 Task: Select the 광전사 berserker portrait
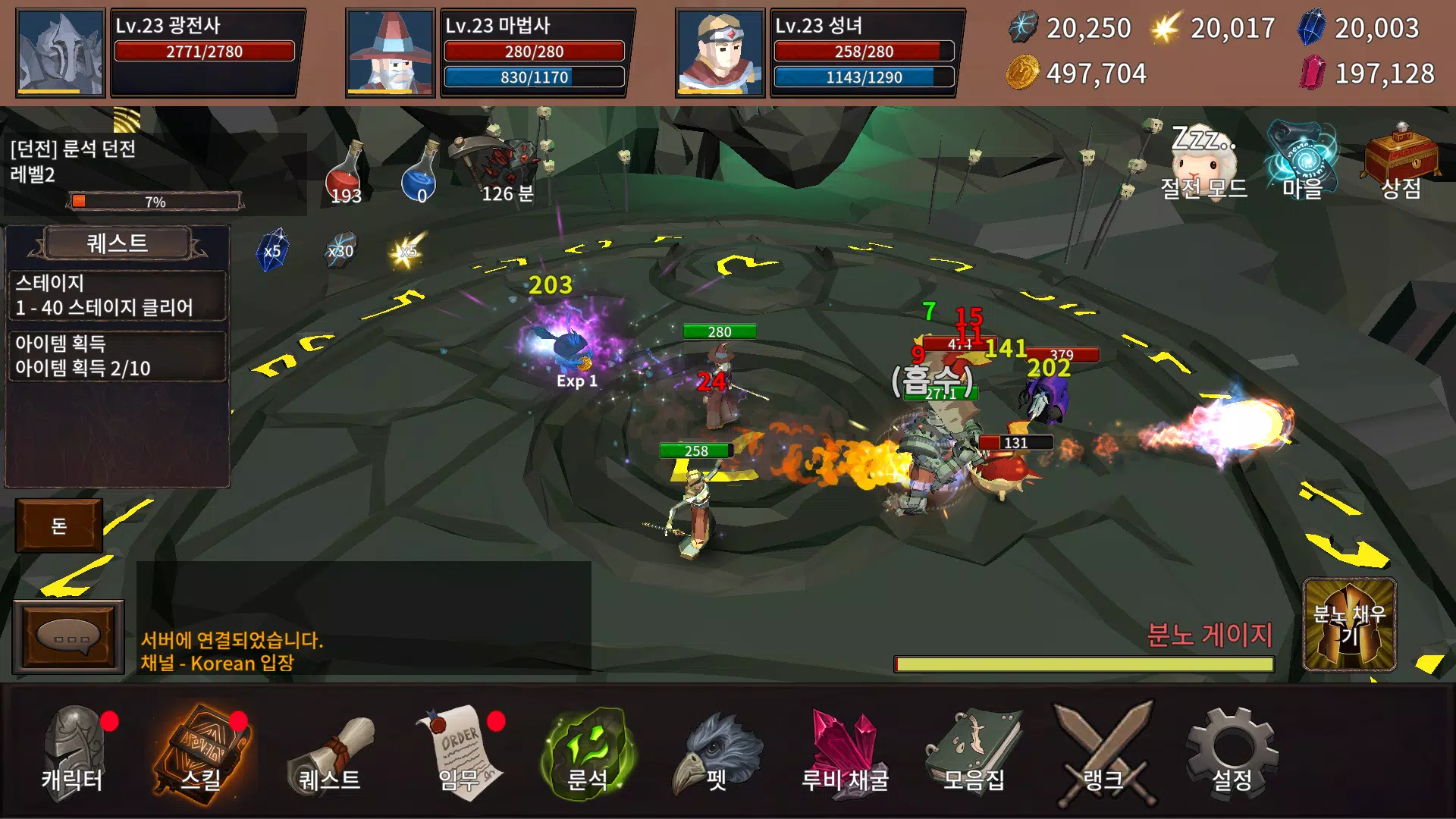point(61,53)
